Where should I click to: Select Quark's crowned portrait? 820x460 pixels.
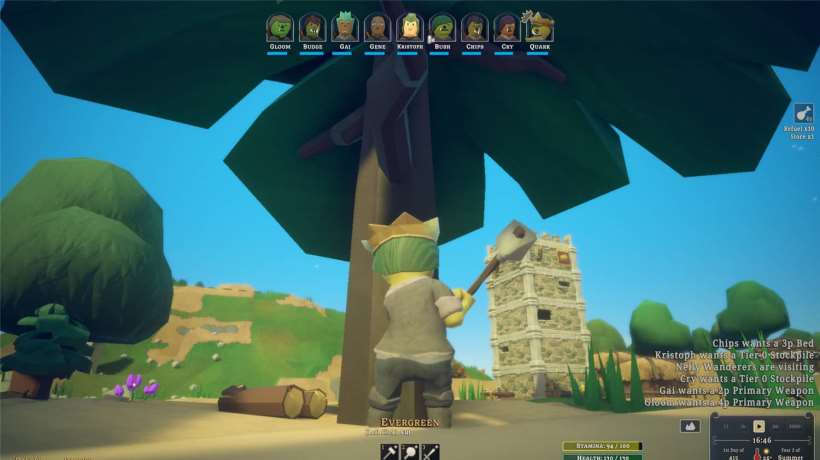click(x=540, y=27)
